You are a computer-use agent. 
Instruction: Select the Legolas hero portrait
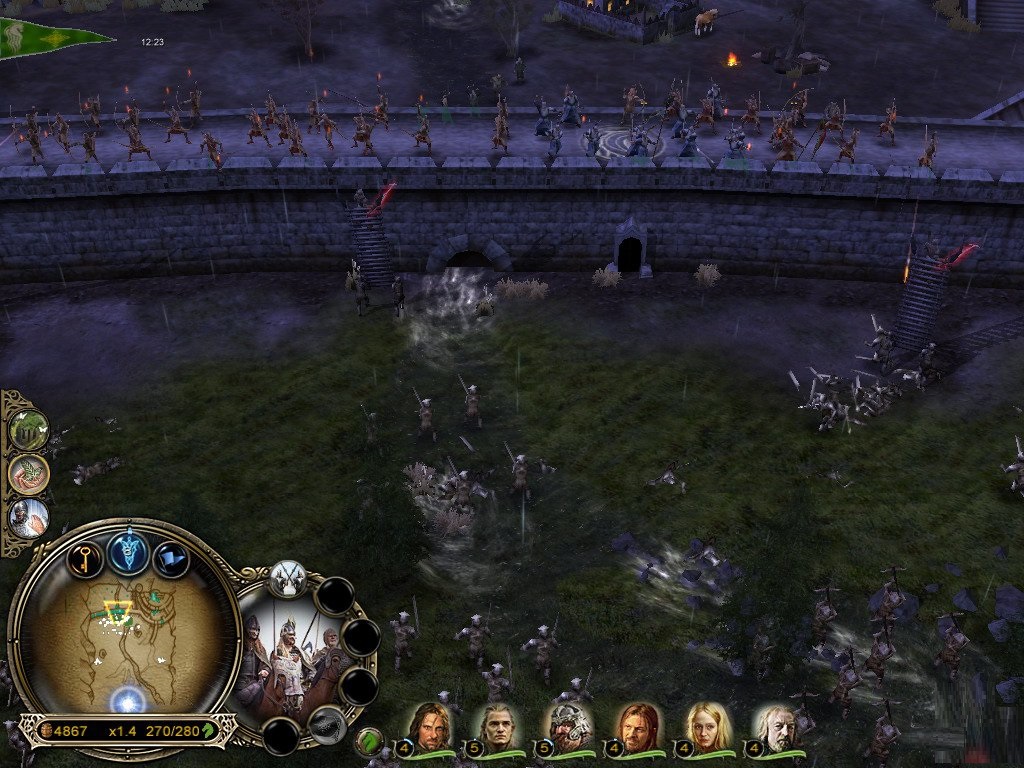point(497,726)
